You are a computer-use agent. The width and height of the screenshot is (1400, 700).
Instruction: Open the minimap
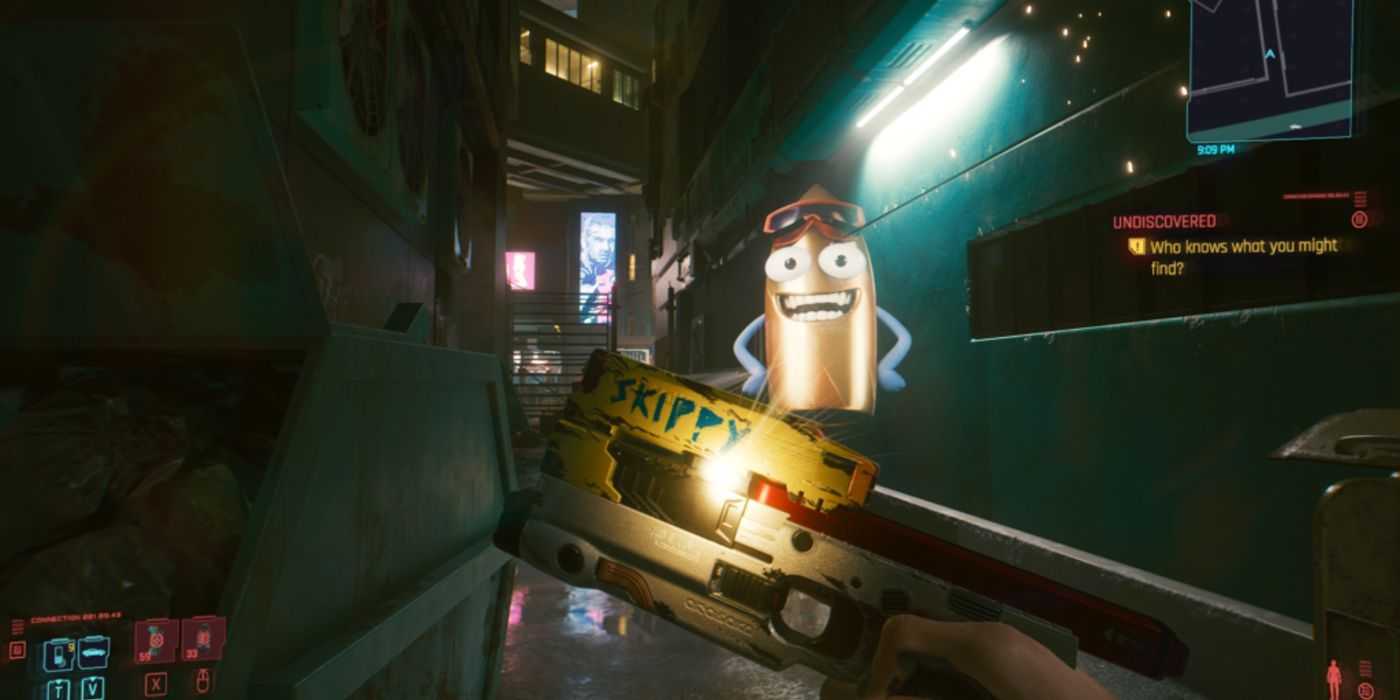pyautogui.click(x=1268, y=68)
